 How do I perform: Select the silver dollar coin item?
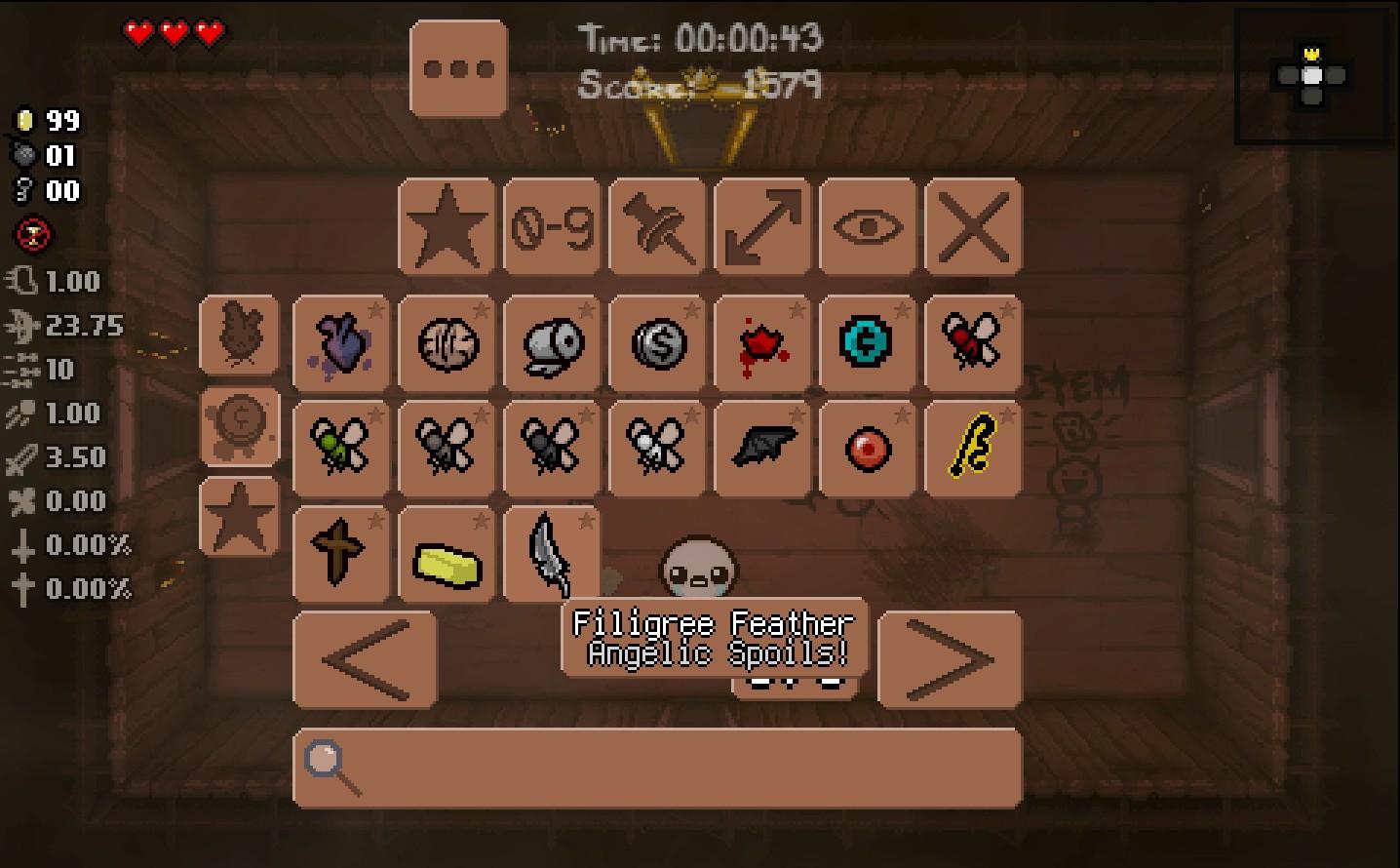click(x=656, y=344)
